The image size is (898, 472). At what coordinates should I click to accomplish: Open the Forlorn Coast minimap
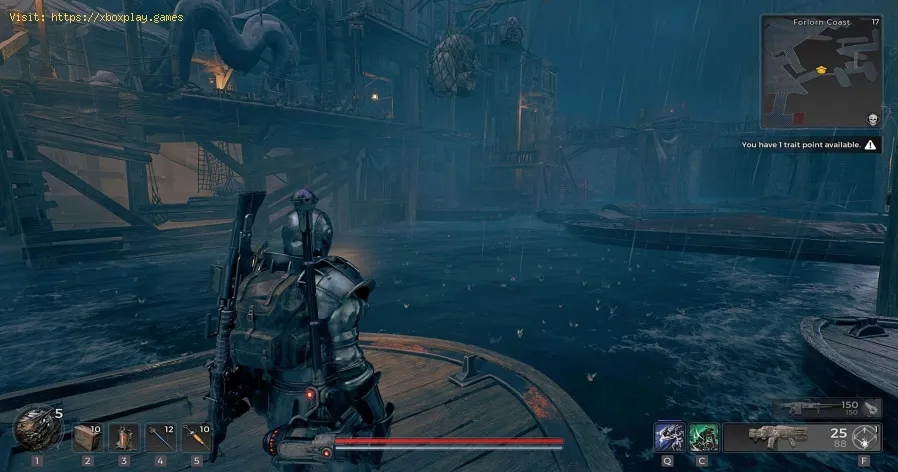pos(821,71)
